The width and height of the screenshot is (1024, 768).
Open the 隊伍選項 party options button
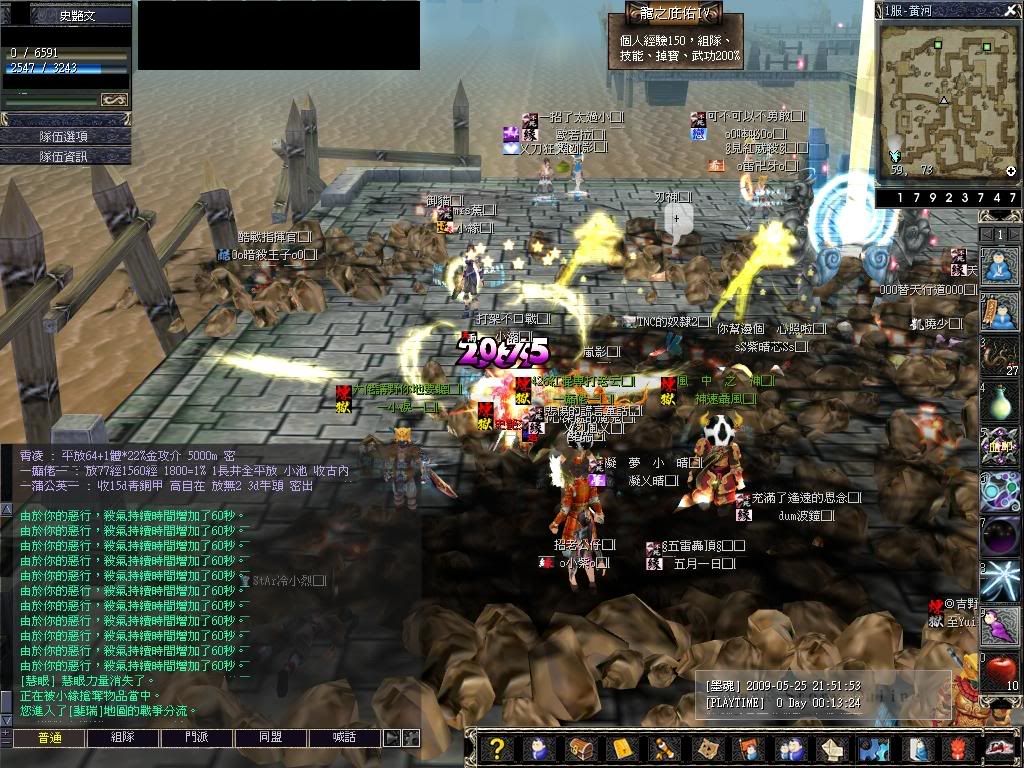click(x=65, y=136)
